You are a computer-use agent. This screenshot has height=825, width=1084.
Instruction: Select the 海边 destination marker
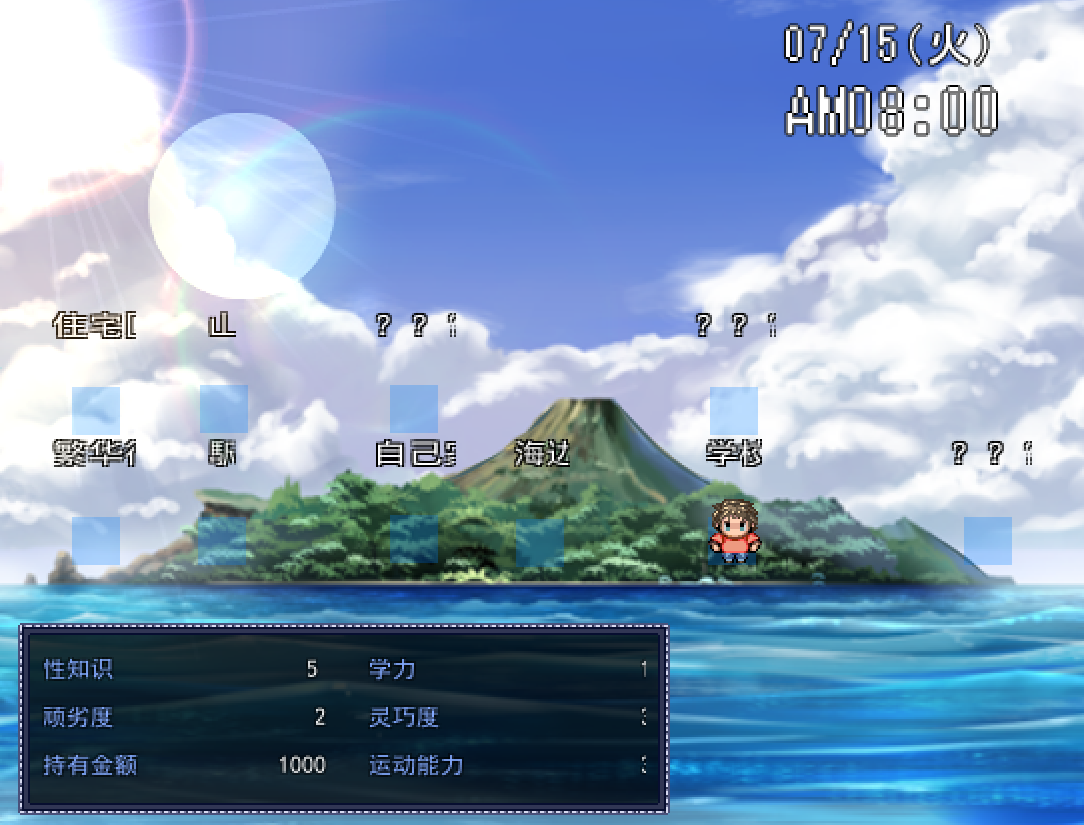(x=540, y=541)
